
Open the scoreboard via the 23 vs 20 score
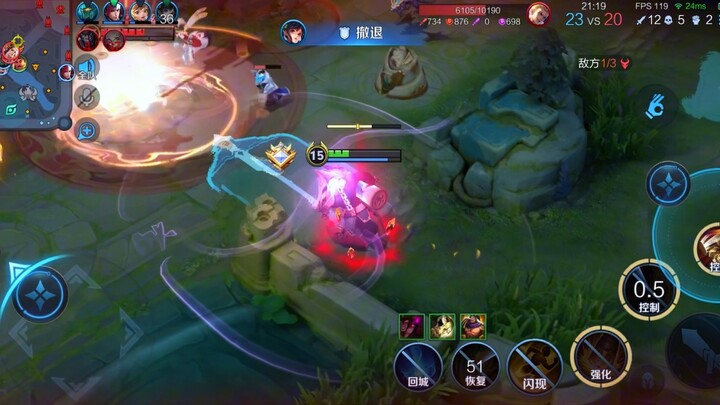(592, 19)
